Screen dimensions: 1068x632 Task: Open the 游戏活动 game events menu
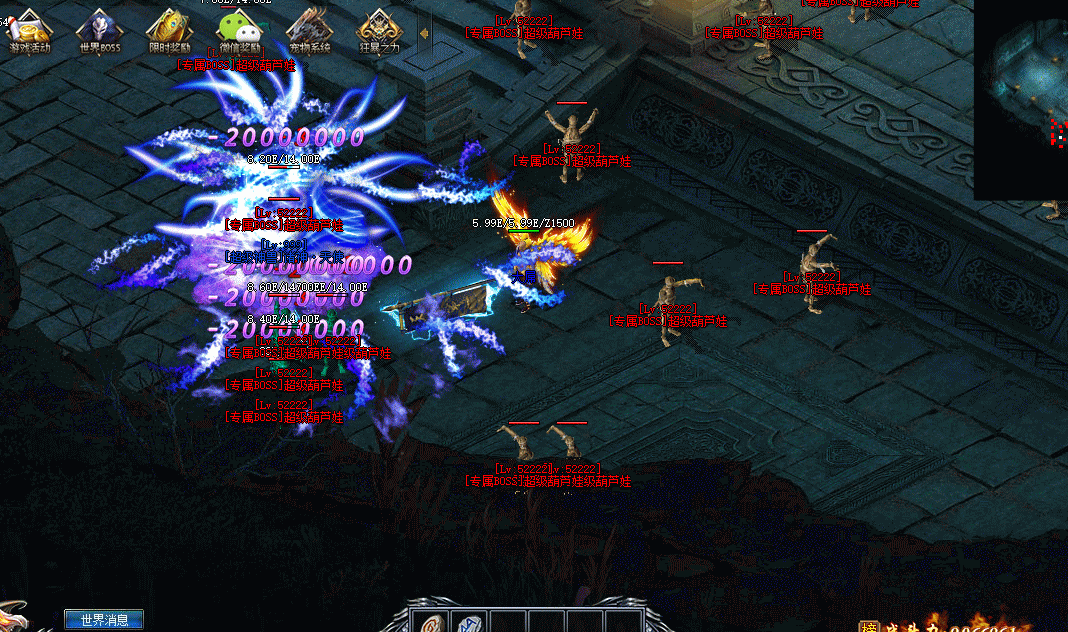28,30
